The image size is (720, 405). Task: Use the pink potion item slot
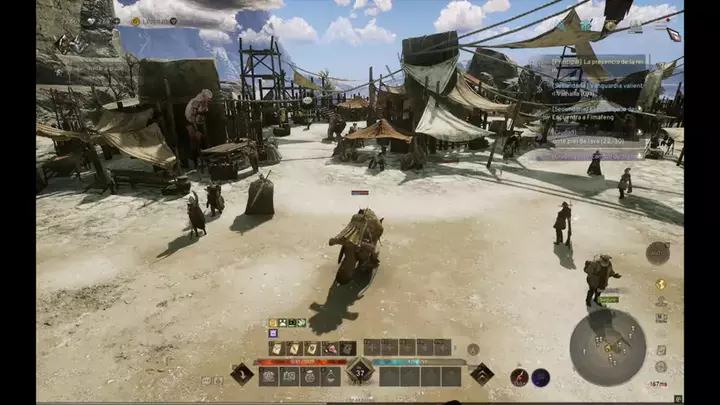click(330, 348)
